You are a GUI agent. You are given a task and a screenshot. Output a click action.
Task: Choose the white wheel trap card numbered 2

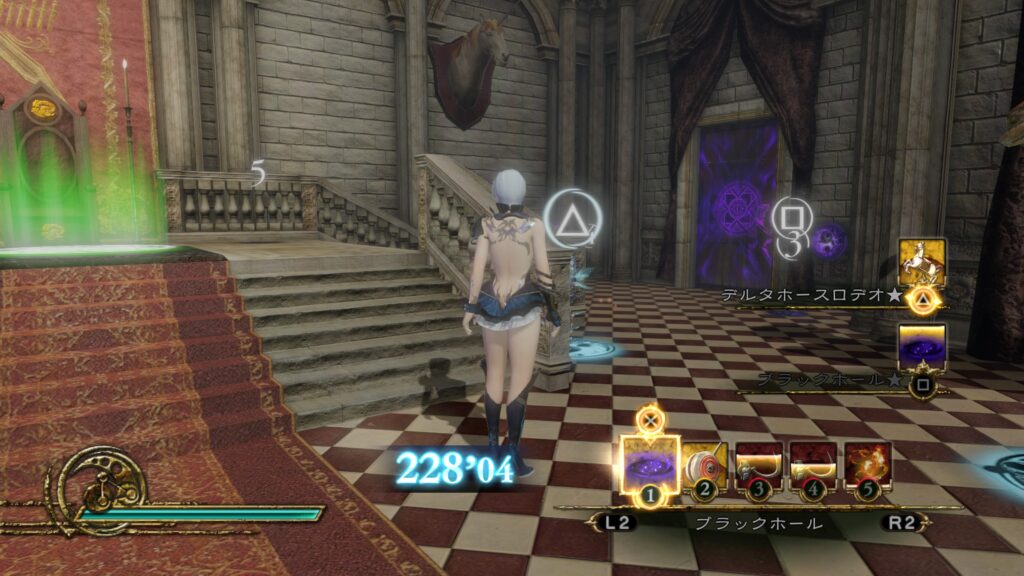[x=707, y=464]
